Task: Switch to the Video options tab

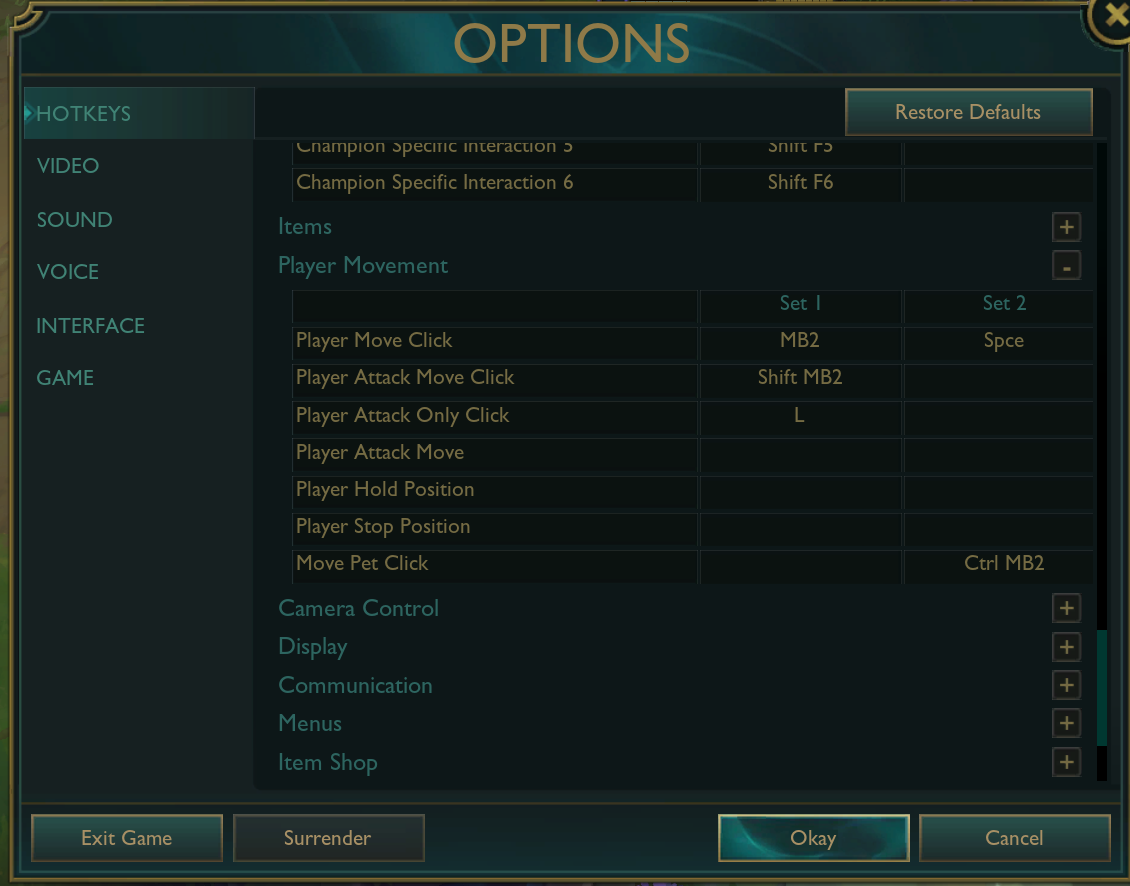Action: click(x=68, y=166)
